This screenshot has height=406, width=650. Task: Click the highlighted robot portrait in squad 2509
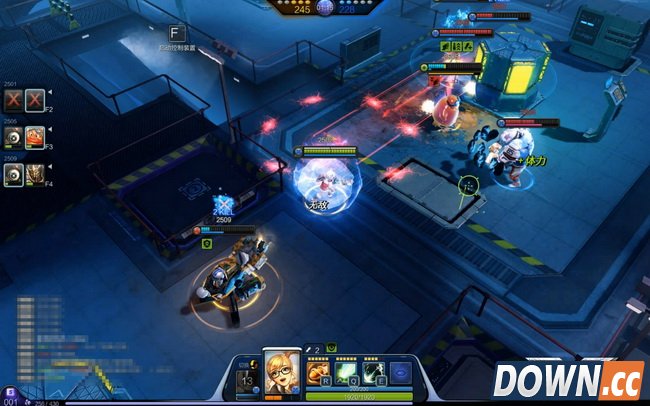pos(12,175)
